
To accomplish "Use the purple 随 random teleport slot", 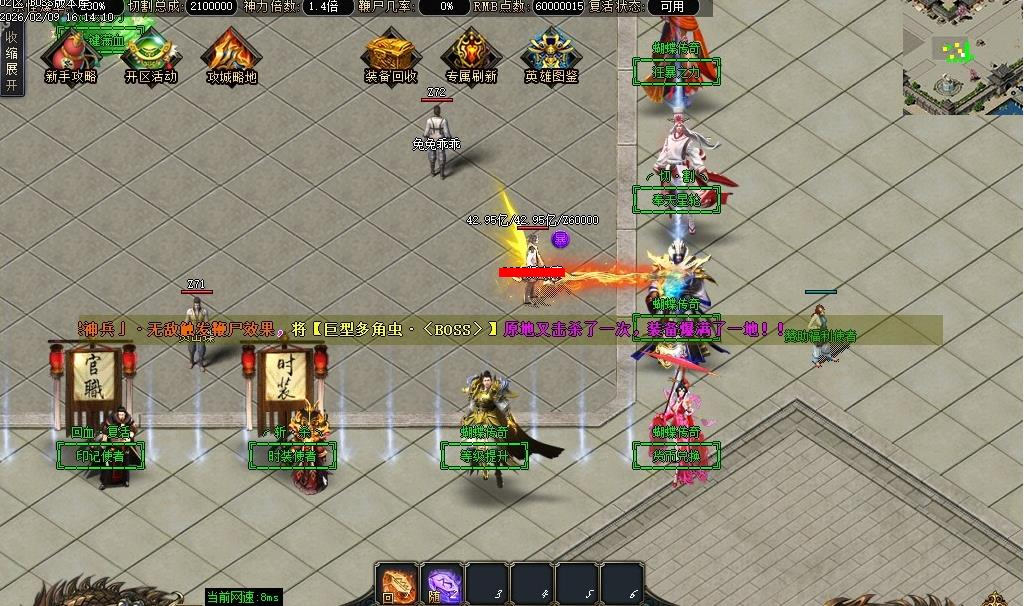I will 442,583.
